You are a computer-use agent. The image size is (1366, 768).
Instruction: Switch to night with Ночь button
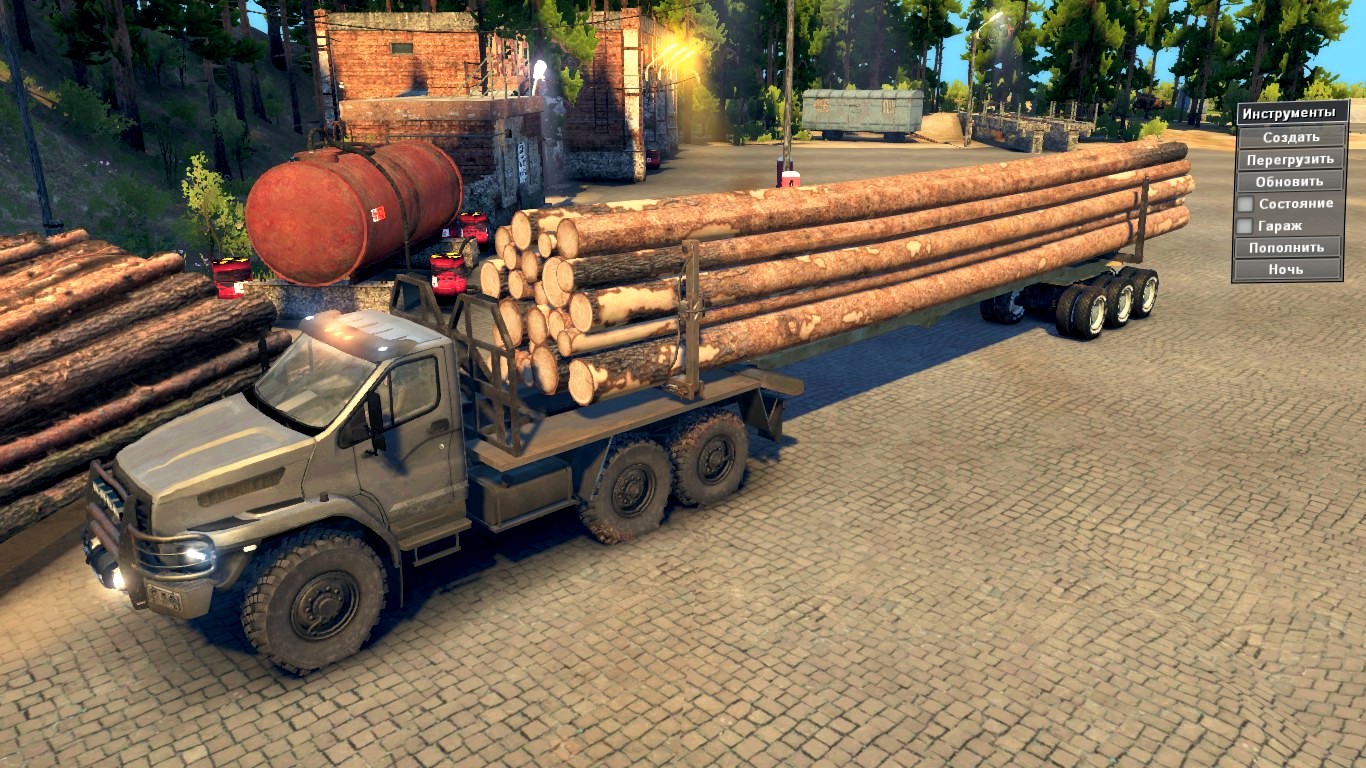pos(1290,269)
